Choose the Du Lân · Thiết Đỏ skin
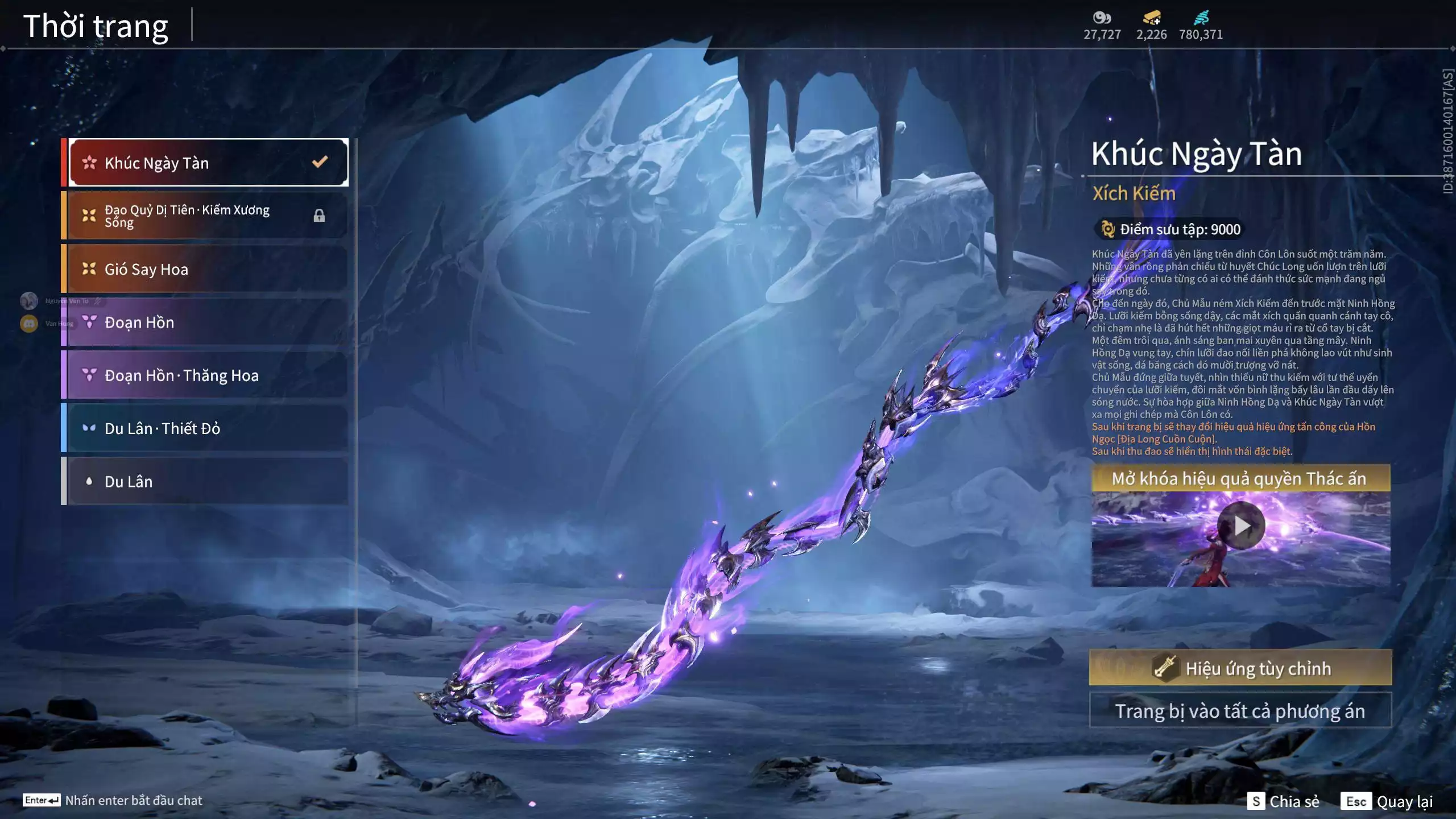The height and width of the screenshot is (819, 1456). pyautogui.click(x=208, y=428)
